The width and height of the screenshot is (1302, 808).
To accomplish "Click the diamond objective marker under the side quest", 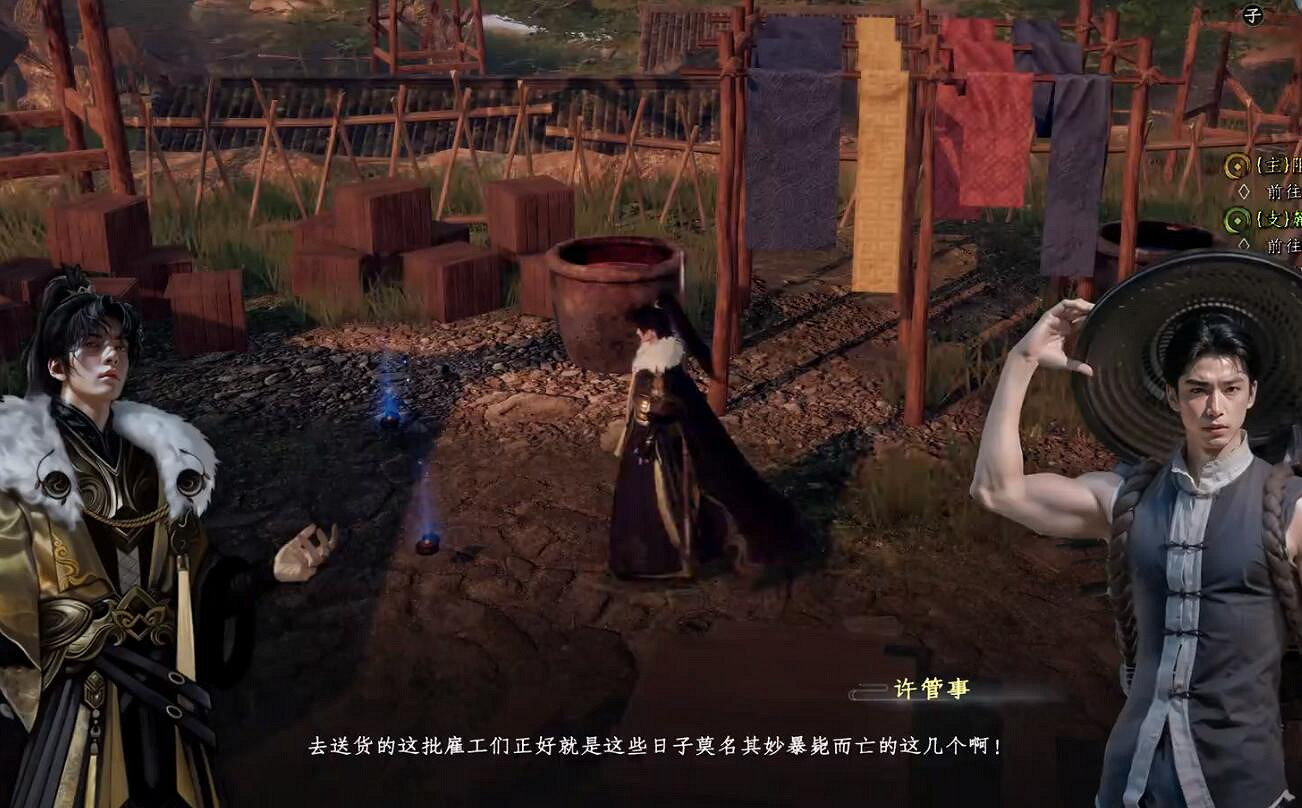I will click(1245, 244).
